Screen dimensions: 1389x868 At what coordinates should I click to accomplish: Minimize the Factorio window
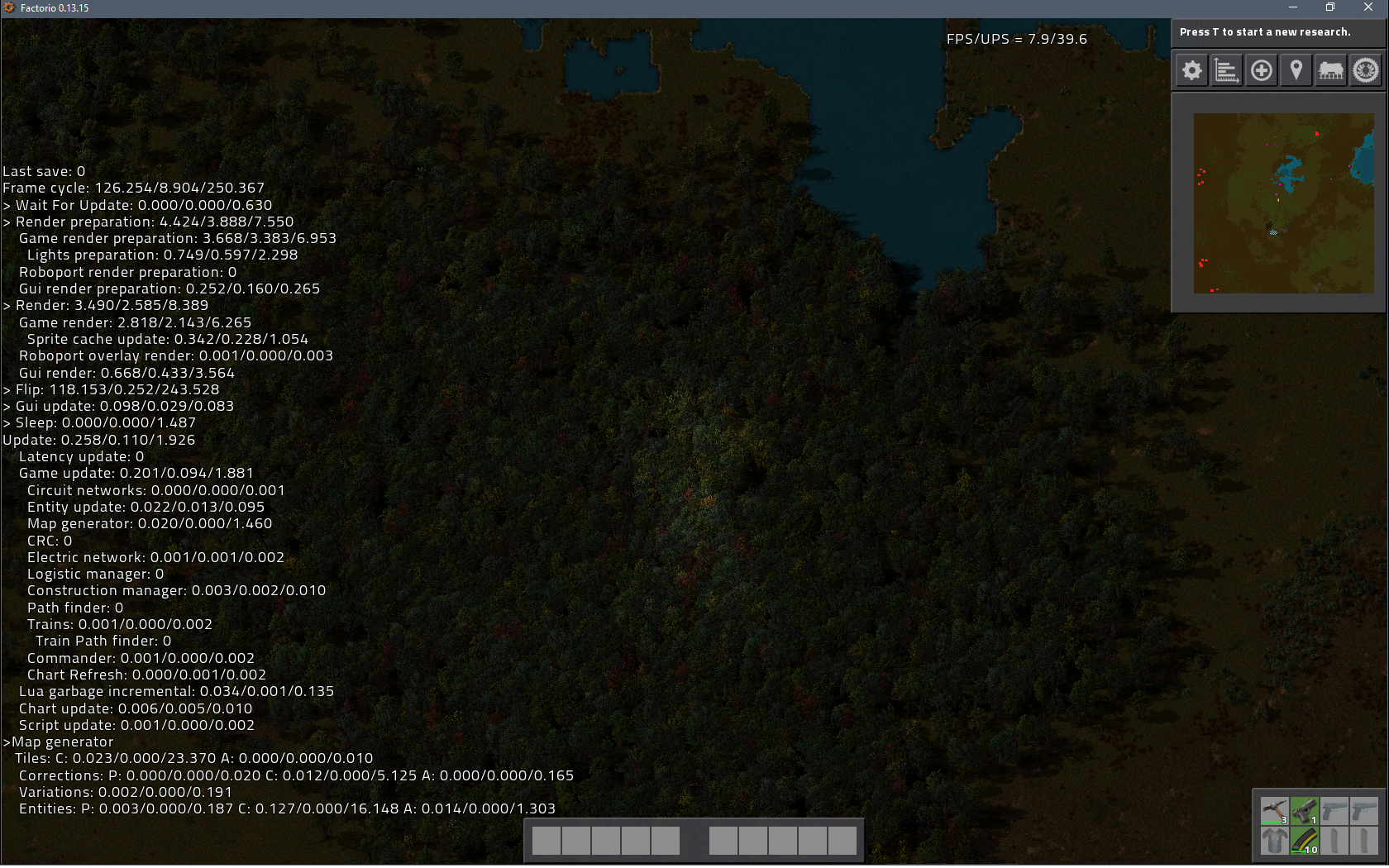[x=1292, y=7]
